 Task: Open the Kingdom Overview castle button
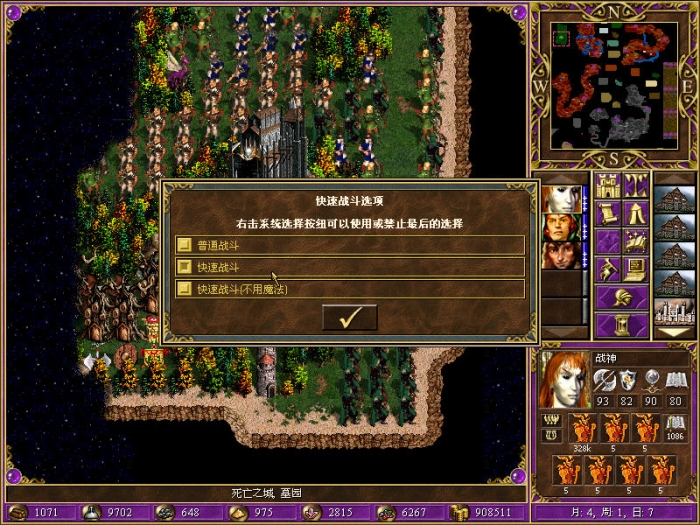click(x=607, y=185)
